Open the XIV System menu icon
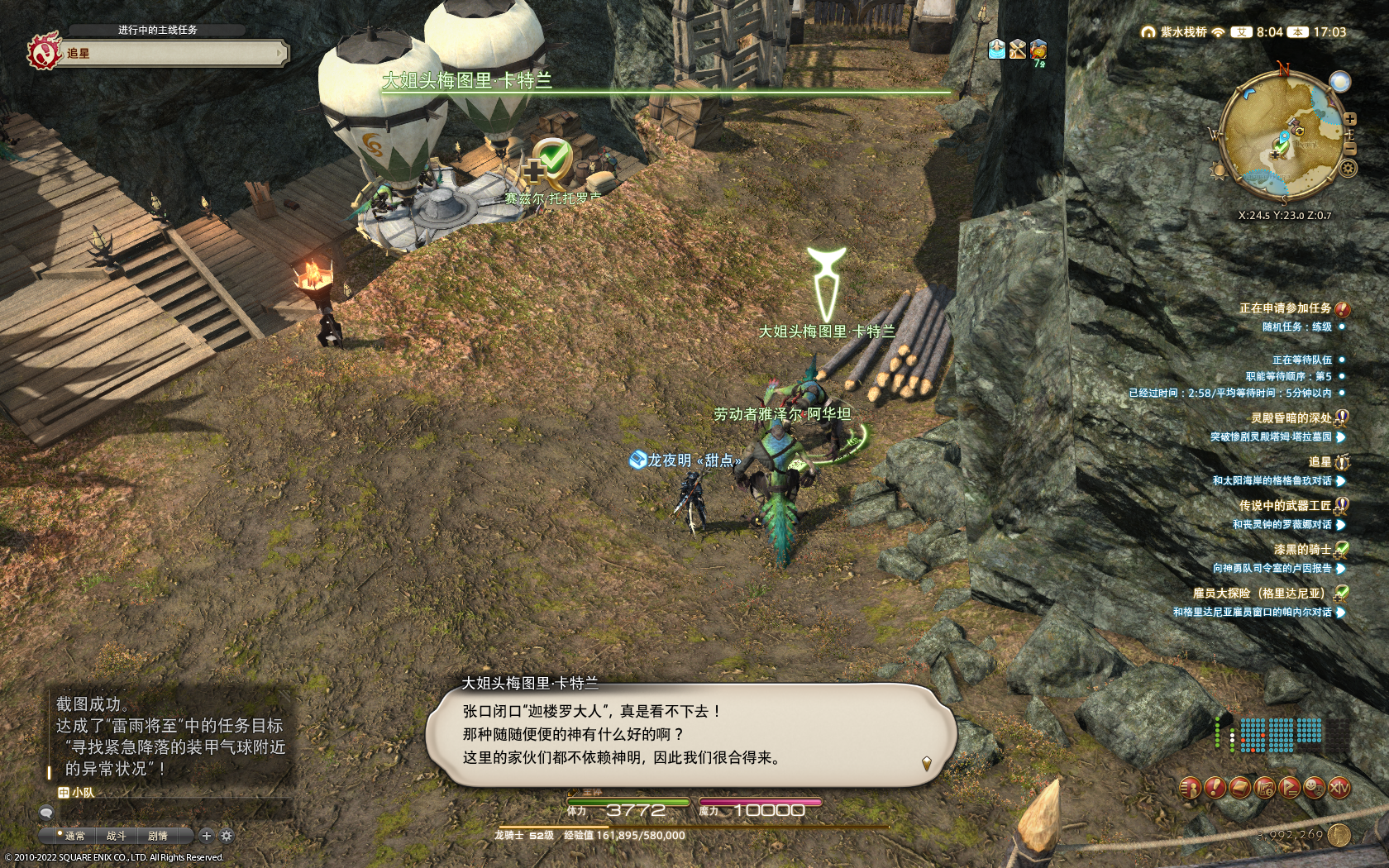The image size is (1389, 868). coord(1339,788)
